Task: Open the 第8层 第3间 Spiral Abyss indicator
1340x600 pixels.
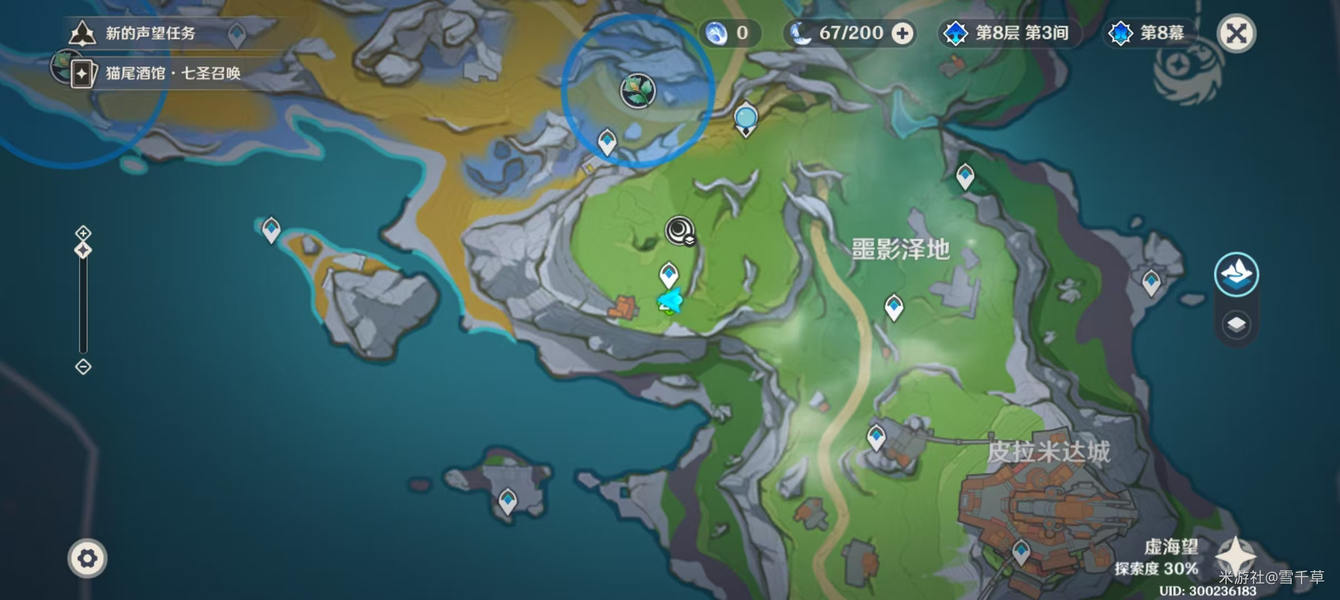Action: tap(1009, 33)
